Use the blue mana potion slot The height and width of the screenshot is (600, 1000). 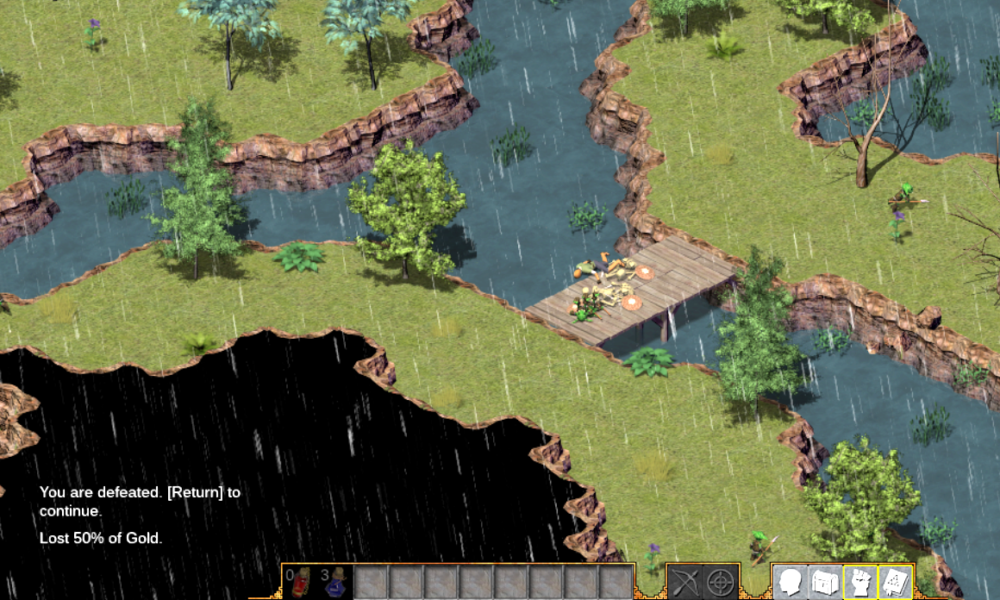pyautogui.click(x=336, y=582)
